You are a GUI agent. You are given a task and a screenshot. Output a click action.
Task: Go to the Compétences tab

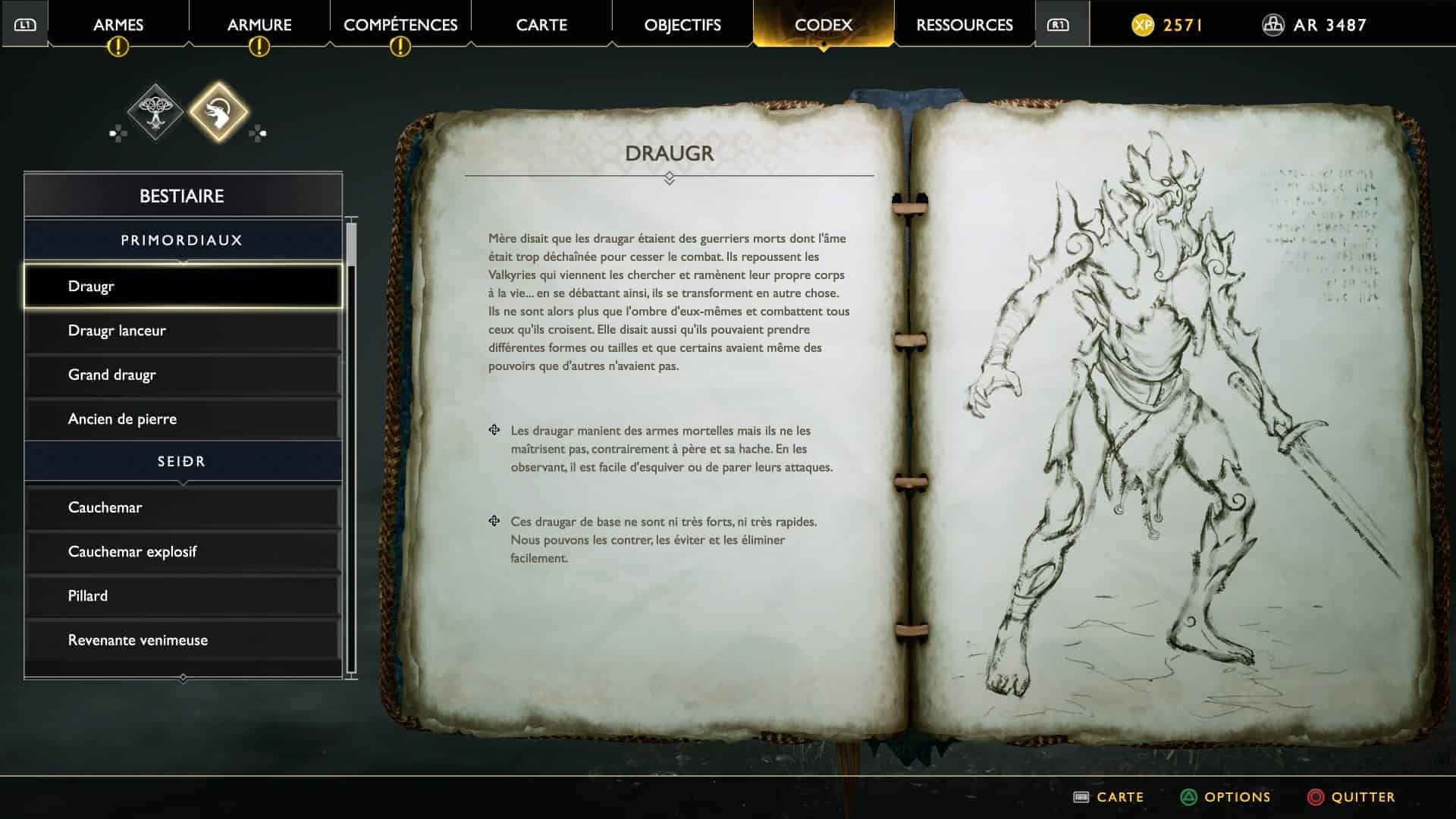(x=400, y=25)
